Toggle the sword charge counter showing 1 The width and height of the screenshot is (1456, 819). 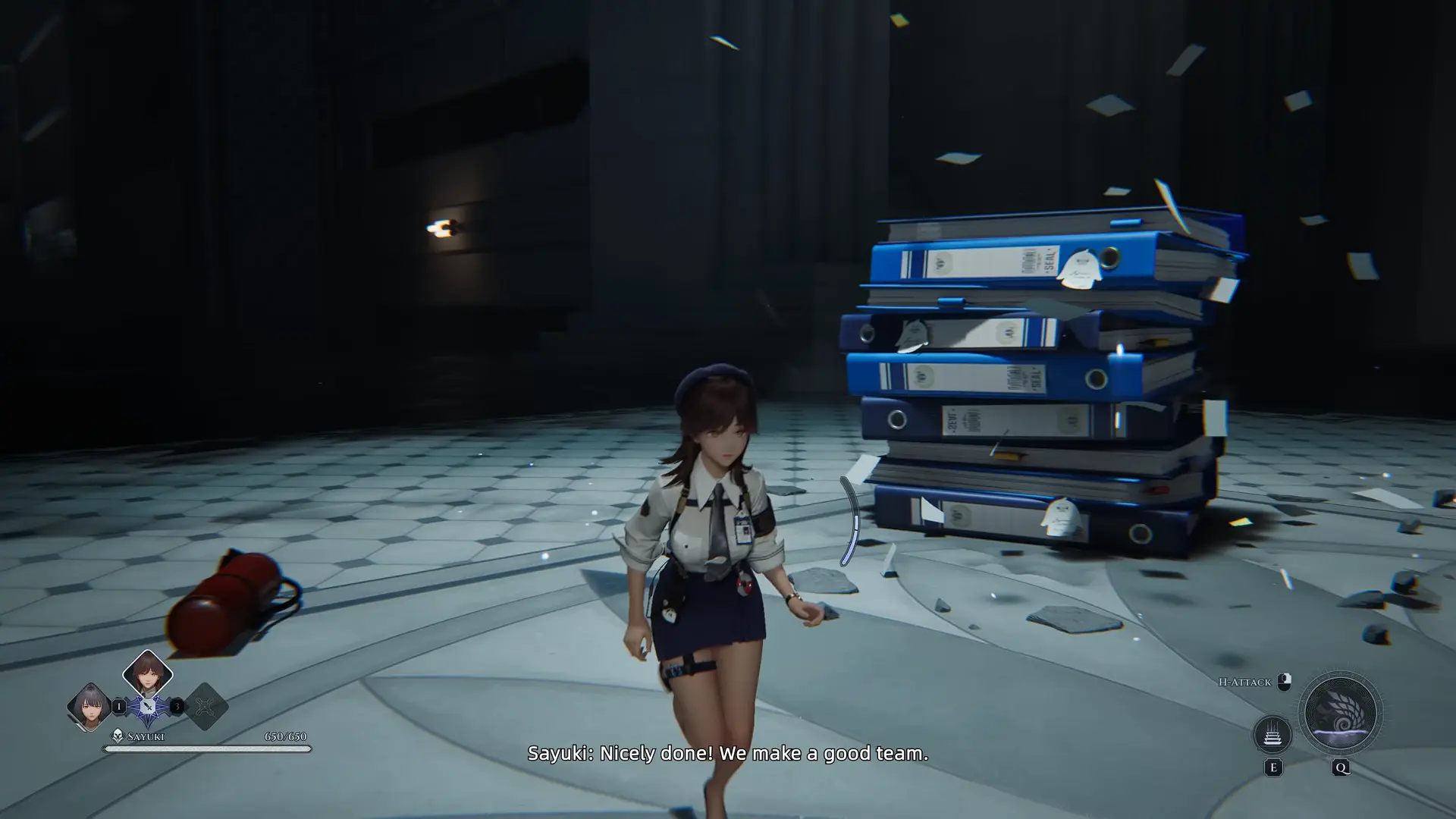[119, 707]
